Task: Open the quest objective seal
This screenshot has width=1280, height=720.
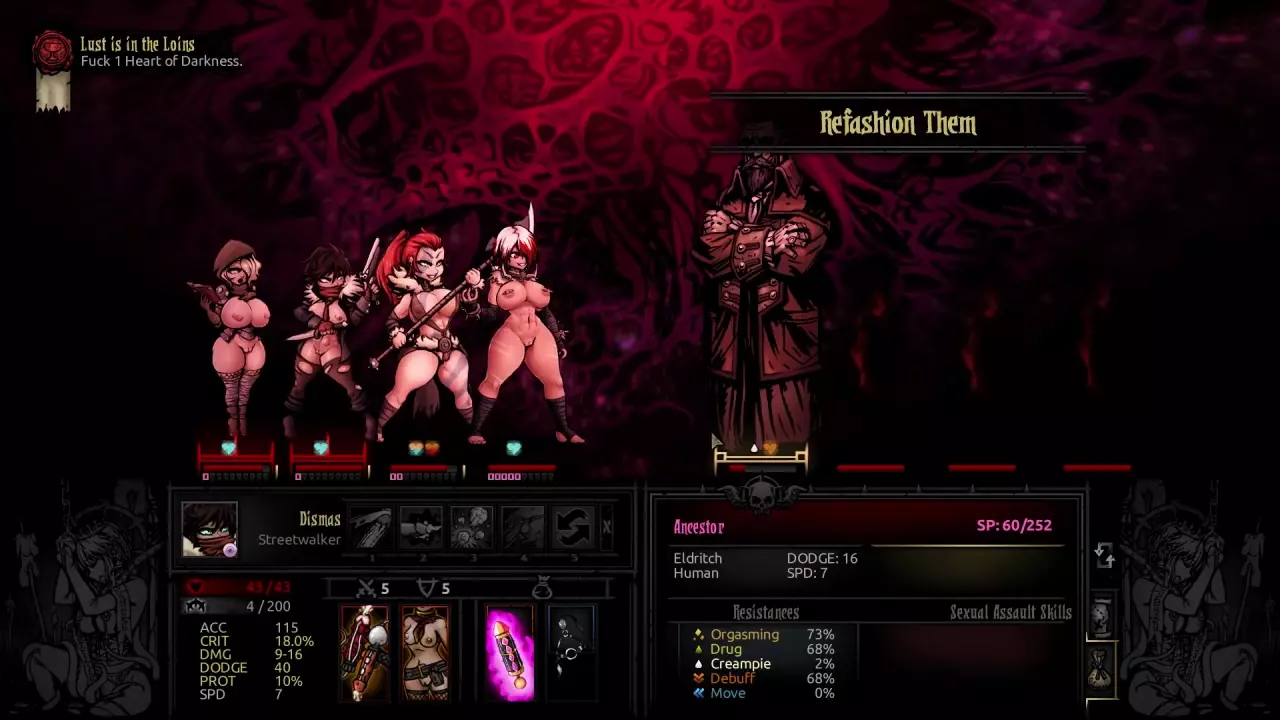Action: tap(52, 52)
